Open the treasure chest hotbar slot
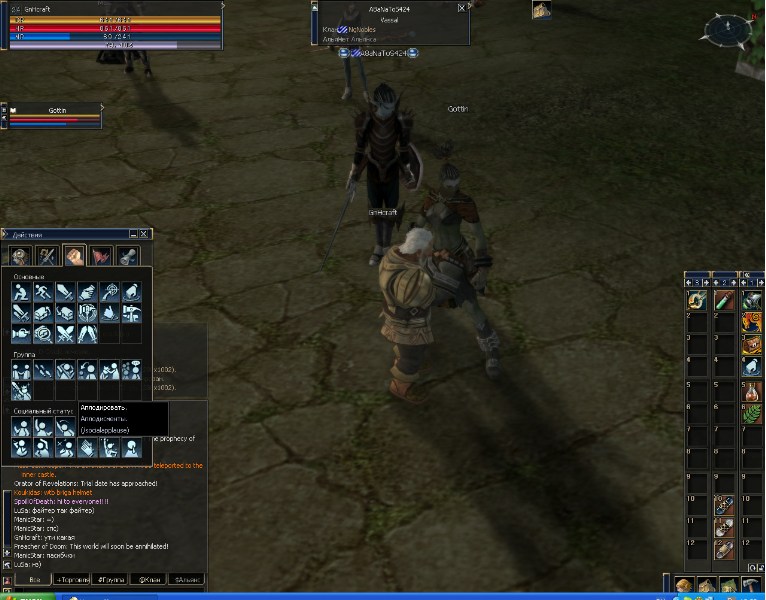Screen dimensions: 766x600 coord(750,345)
